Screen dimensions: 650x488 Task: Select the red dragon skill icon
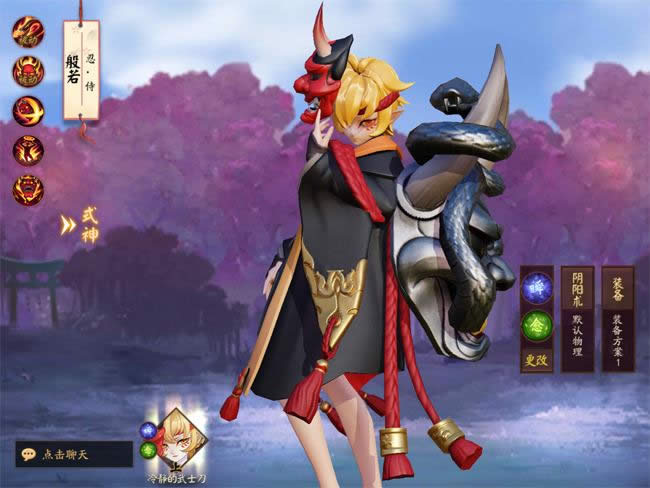28,32
